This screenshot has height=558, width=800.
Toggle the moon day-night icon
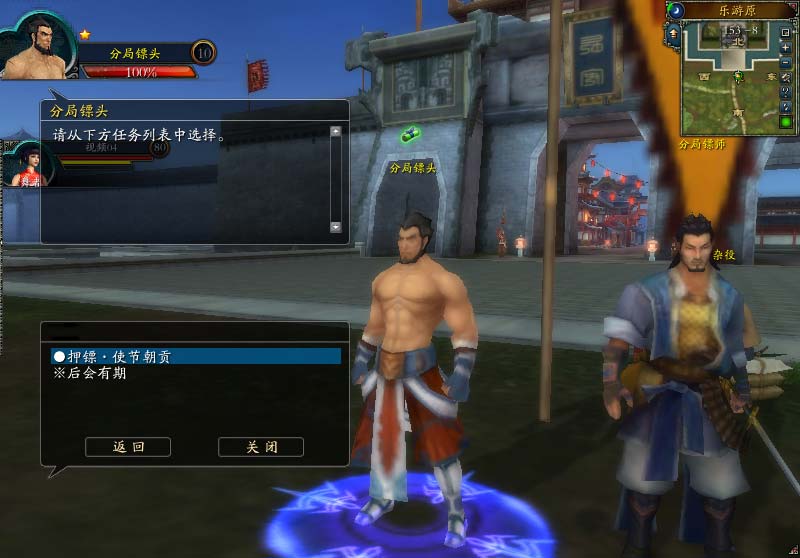click(x=677, y=10)
